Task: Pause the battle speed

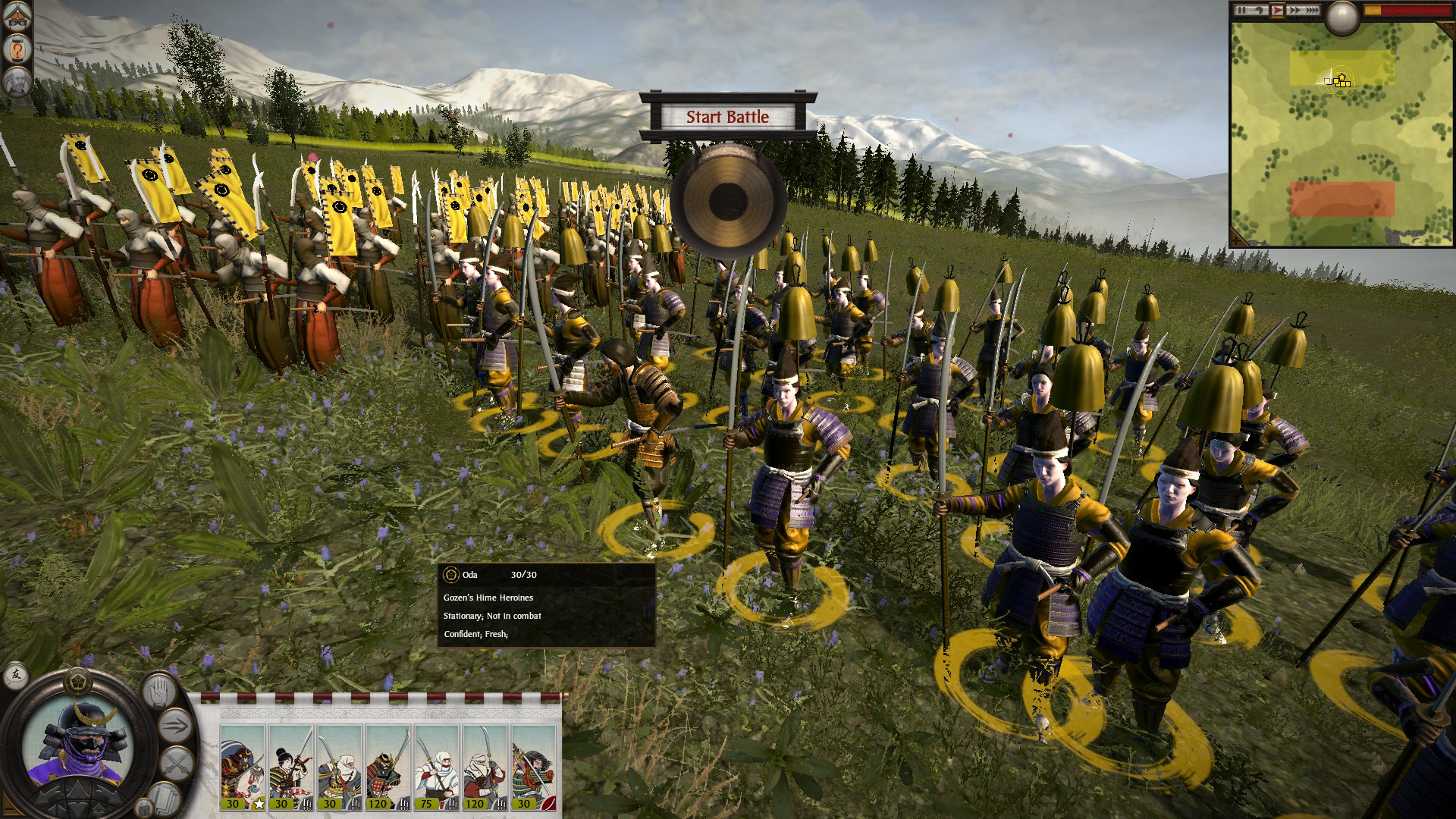Action: (1241, 10)
